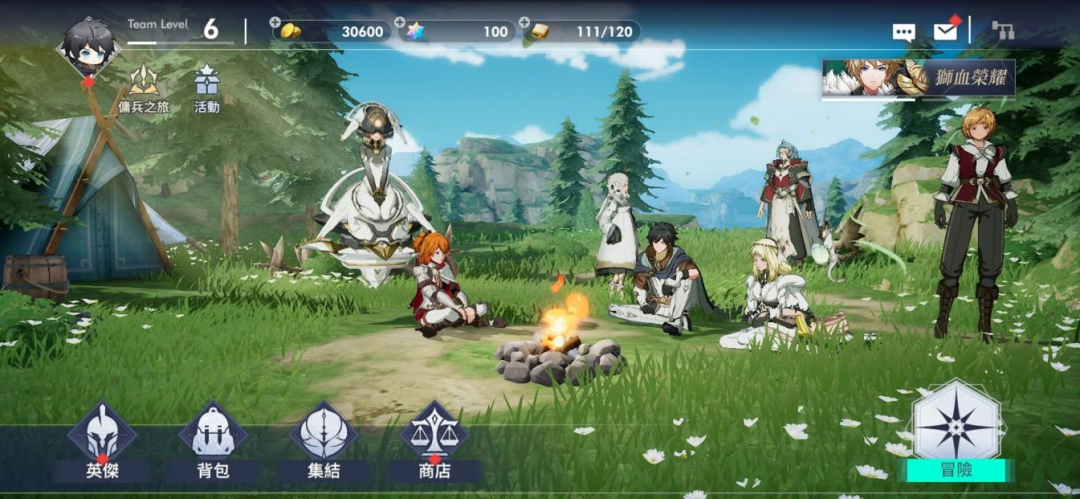Viewport: 1080px width, 499px height.
Task: Open the player avatar profile
Action: coord(89,47)
